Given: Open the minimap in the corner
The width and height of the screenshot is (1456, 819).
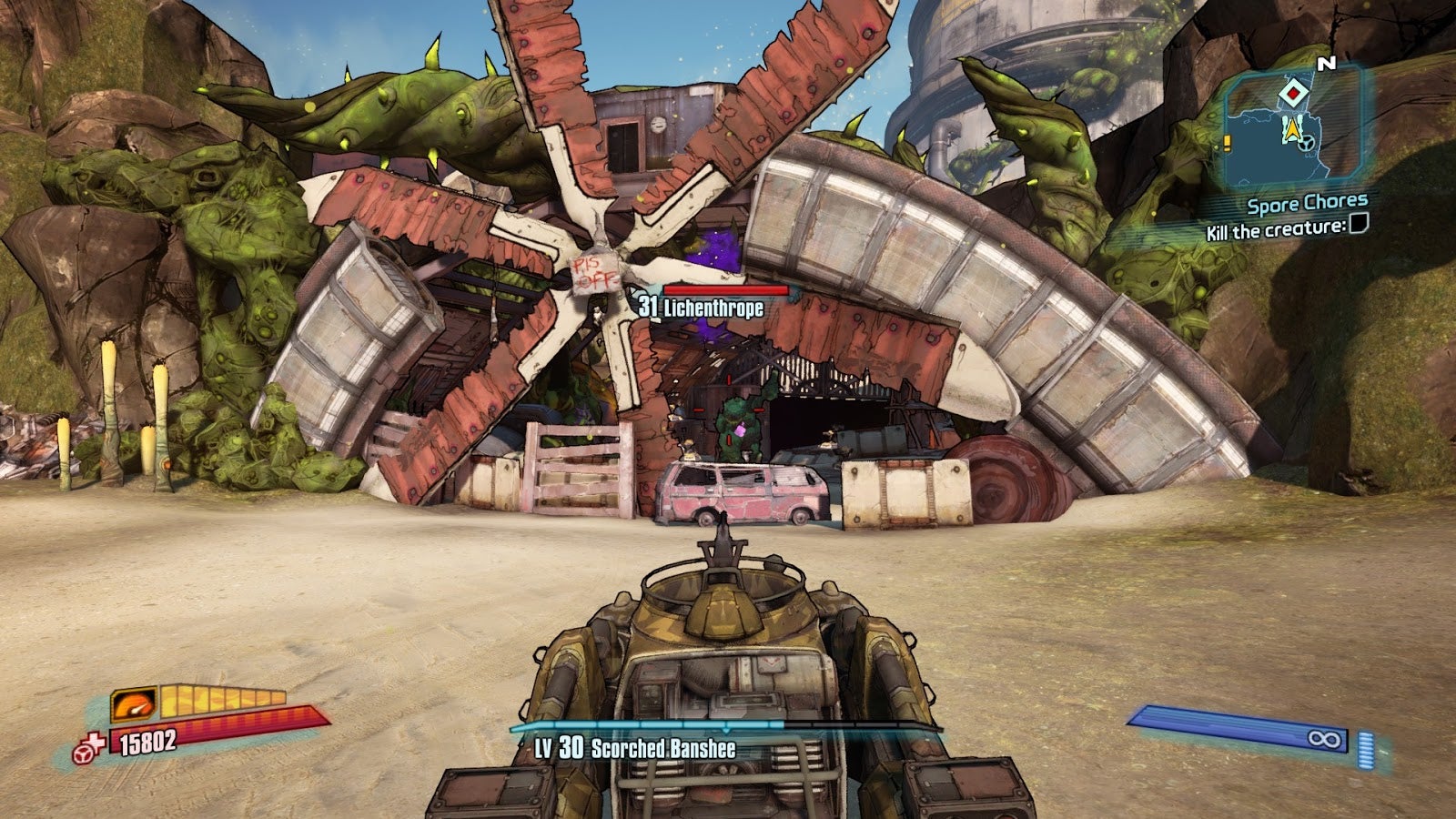Looking at the screenshot, I should click(1290, 127).
